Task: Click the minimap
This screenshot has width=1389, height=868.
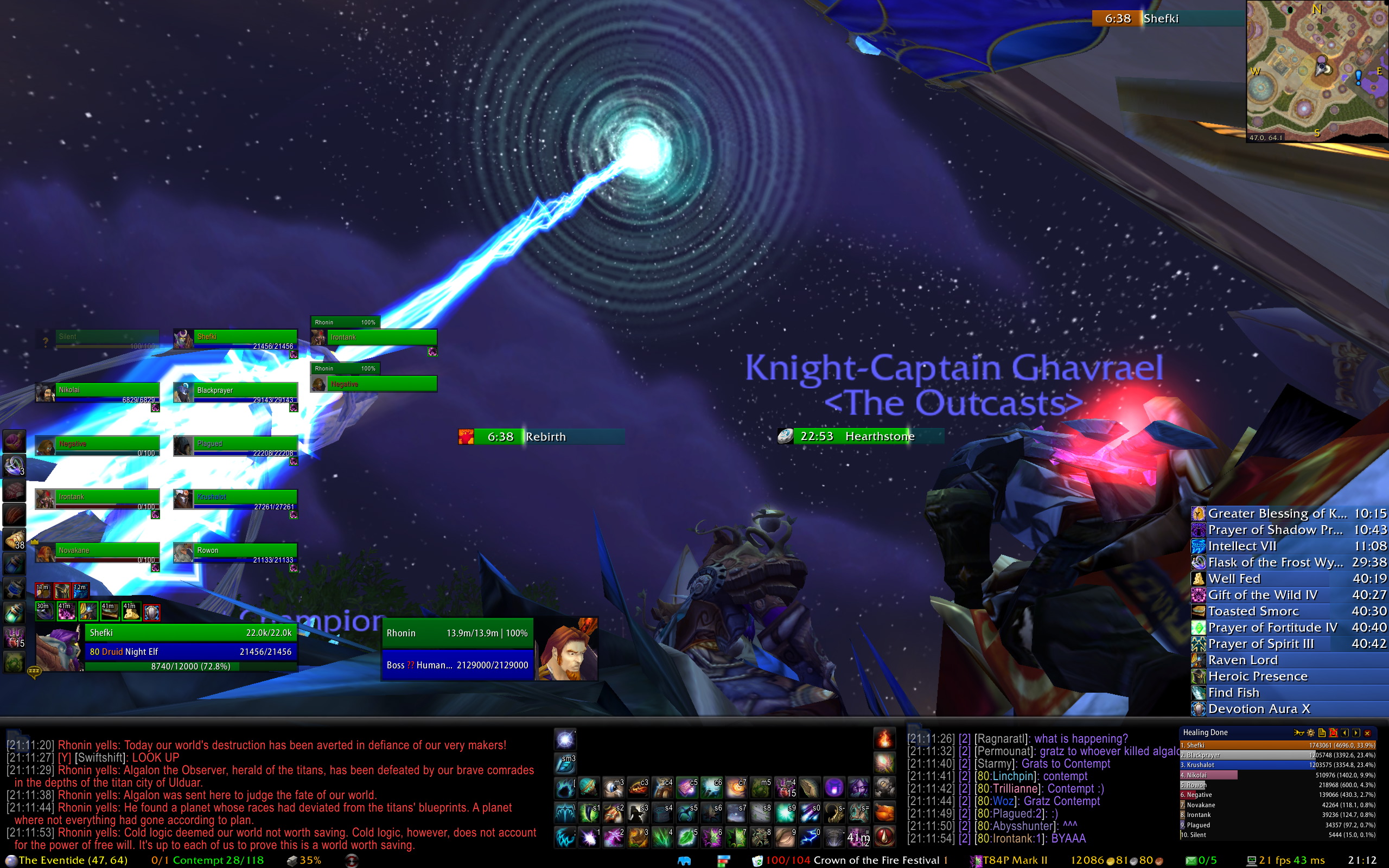Action: coord(1317,69)
